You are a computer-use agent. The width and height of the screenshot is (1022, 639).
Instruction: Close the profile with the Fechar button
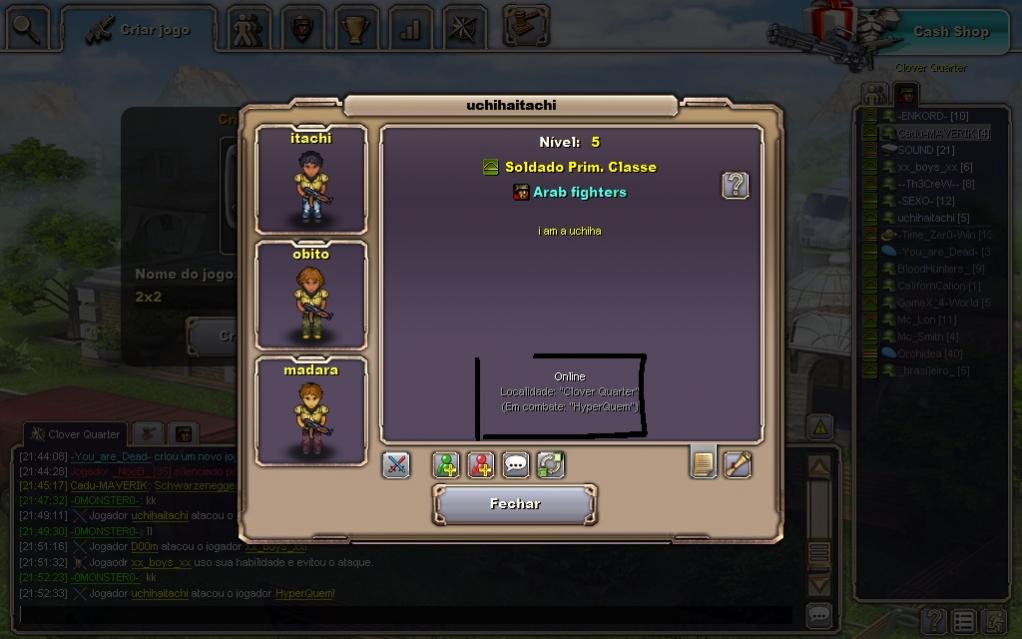[514, 504]
